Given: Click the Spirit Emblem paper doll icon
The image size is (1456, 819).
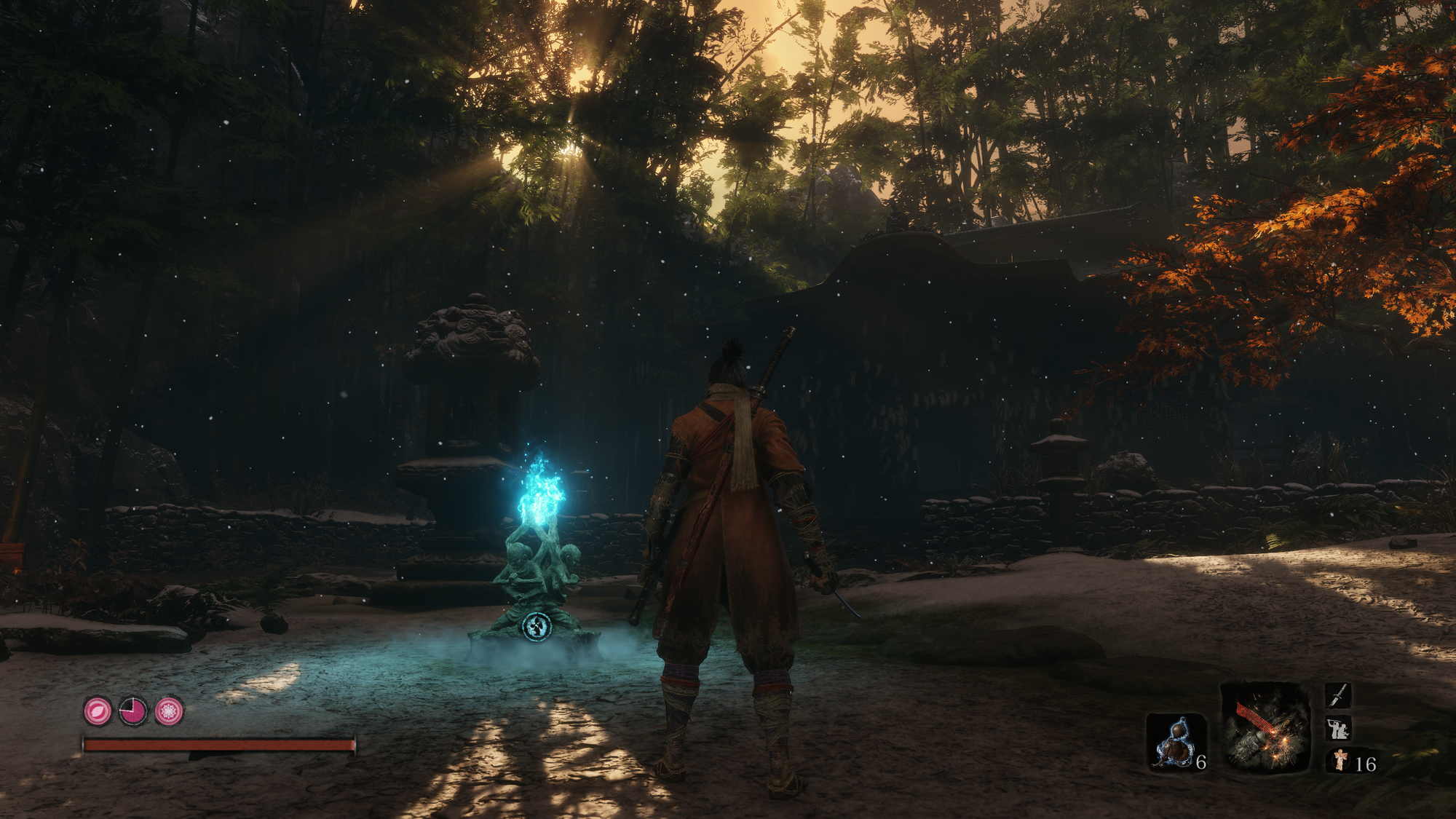Looking at the screenshot, I should [x=1340, y=761].
